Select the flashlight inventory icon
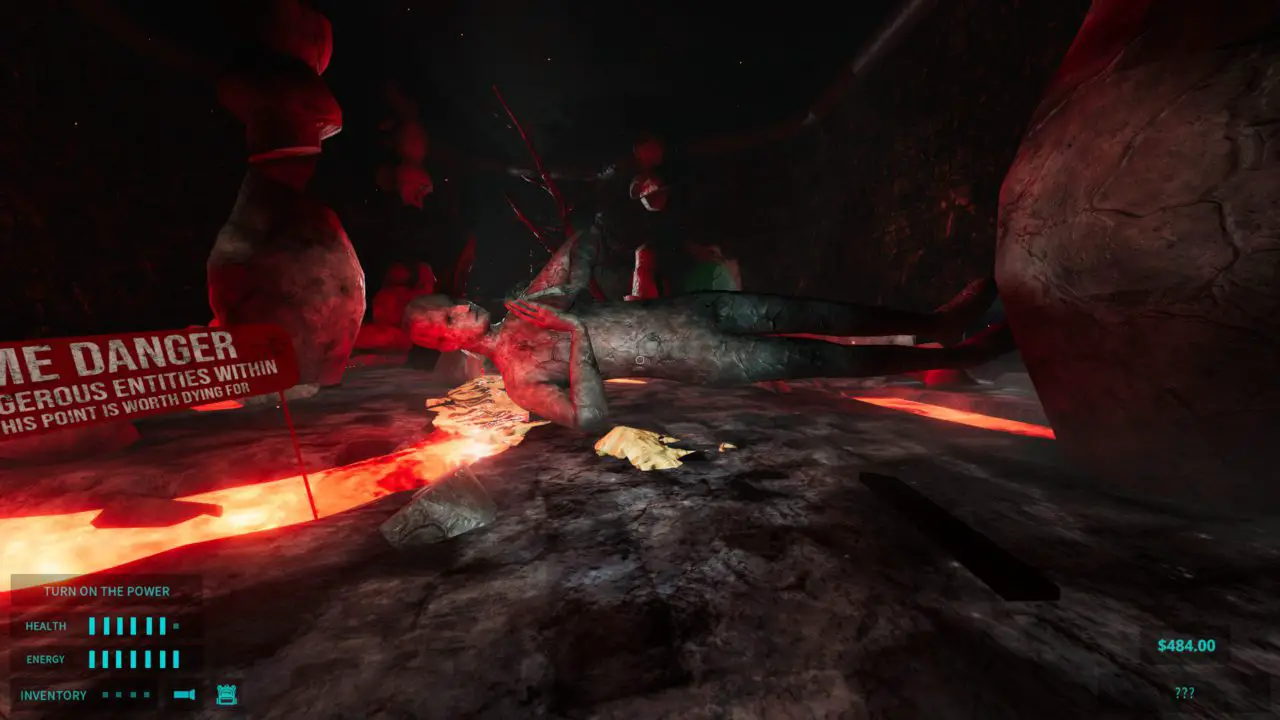Image resolution: width=1280 pixels, height=720 pixels. (x=184, y=694)
